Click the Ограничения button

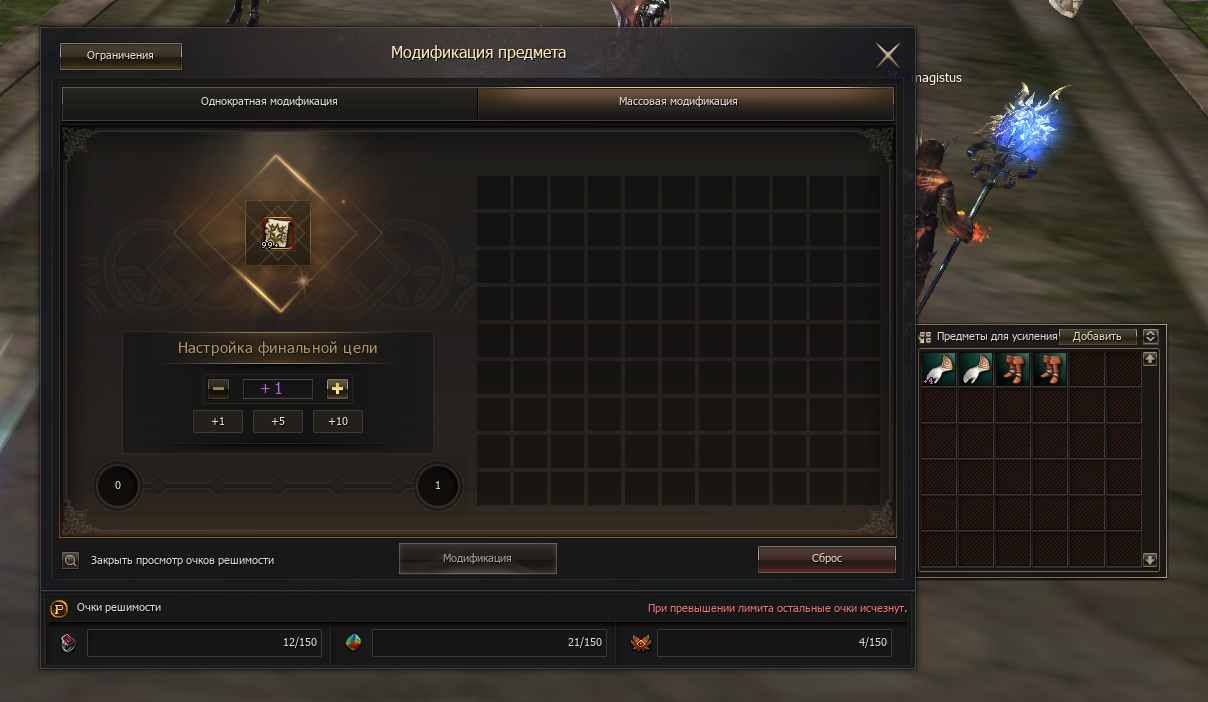click(x=120, y=56)
